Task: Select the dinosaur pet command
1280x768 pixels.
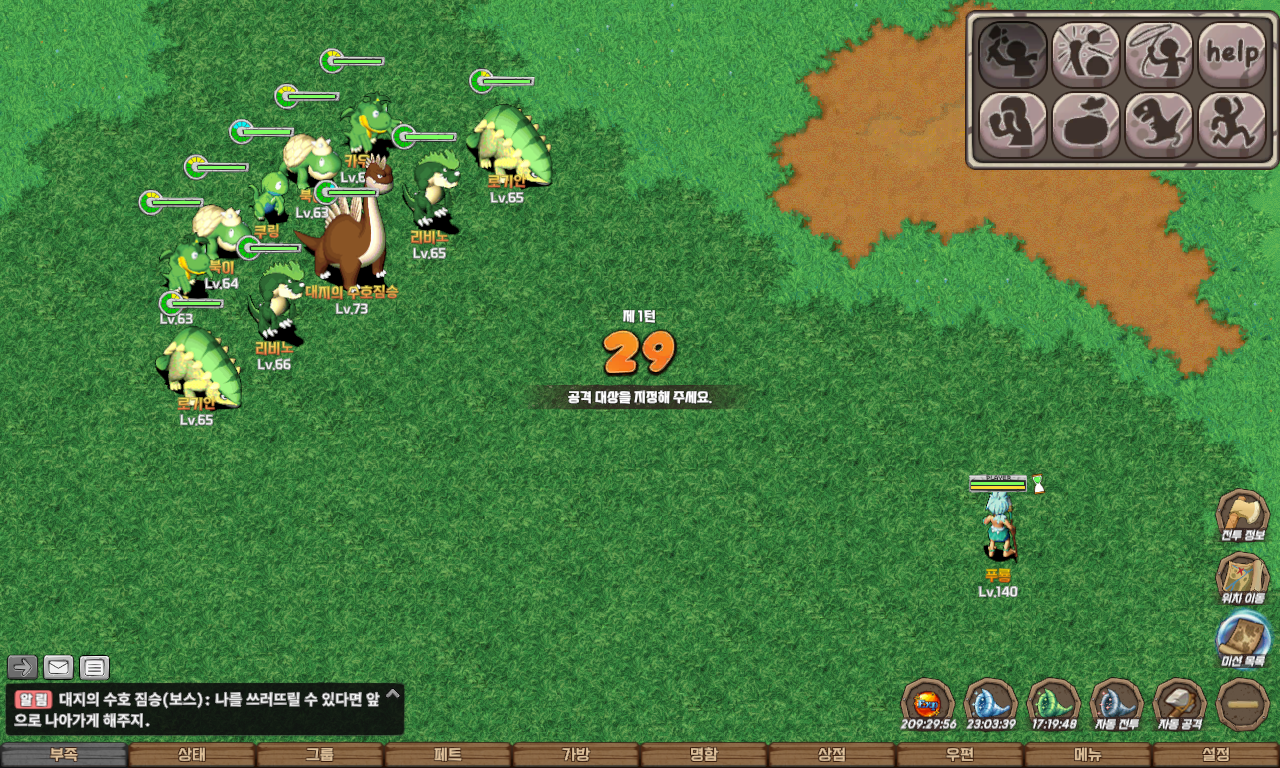Action: pos(1159,126)
